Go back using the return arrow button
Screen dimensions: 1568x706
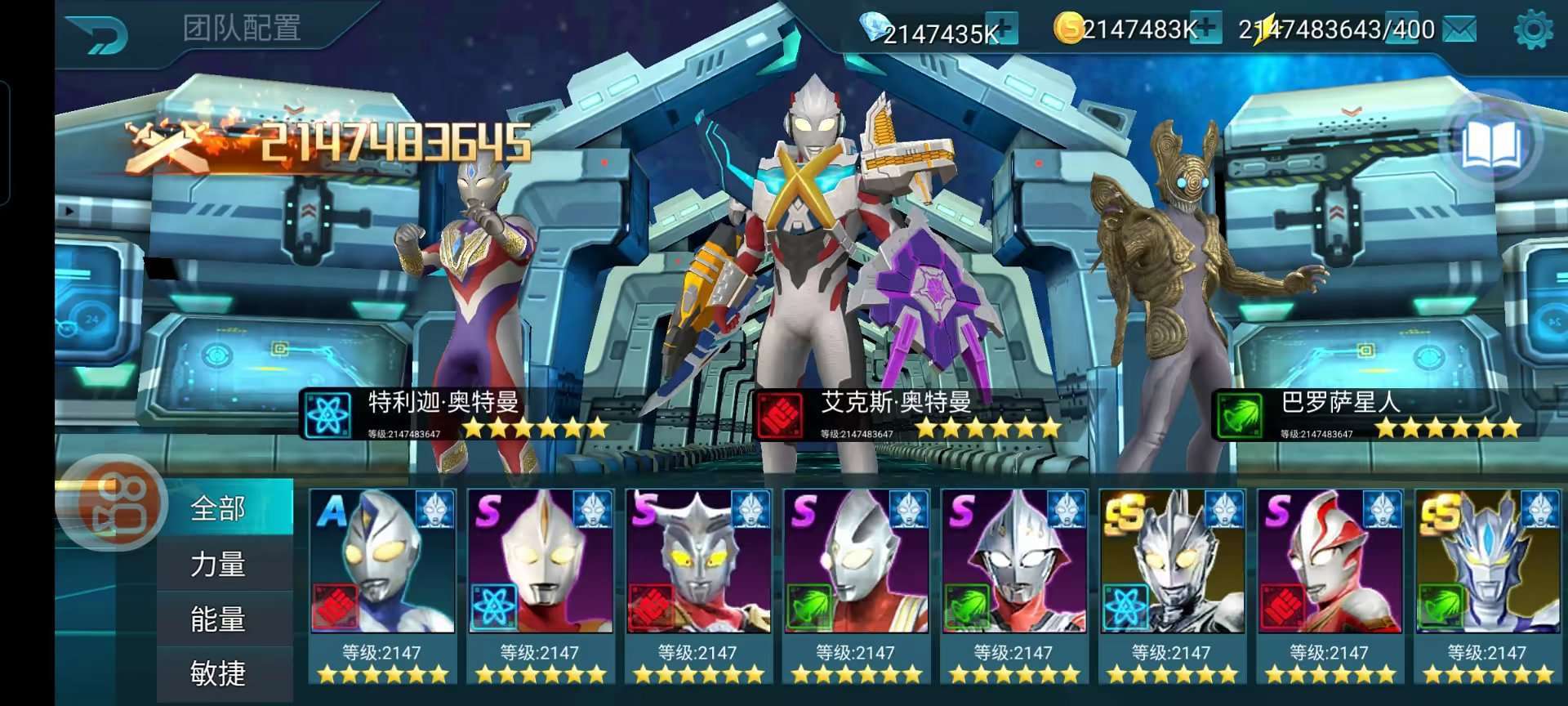[x=98, y=34]
